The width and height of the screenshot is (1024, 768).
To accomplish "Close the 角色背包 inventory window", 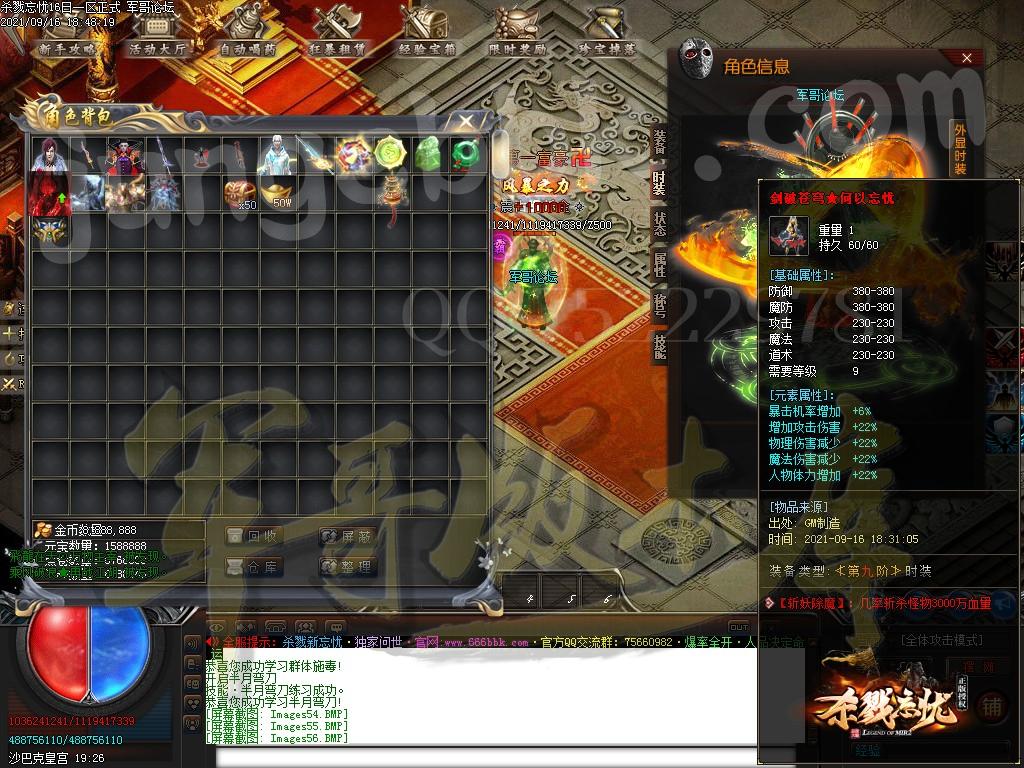I will (466, 121).
